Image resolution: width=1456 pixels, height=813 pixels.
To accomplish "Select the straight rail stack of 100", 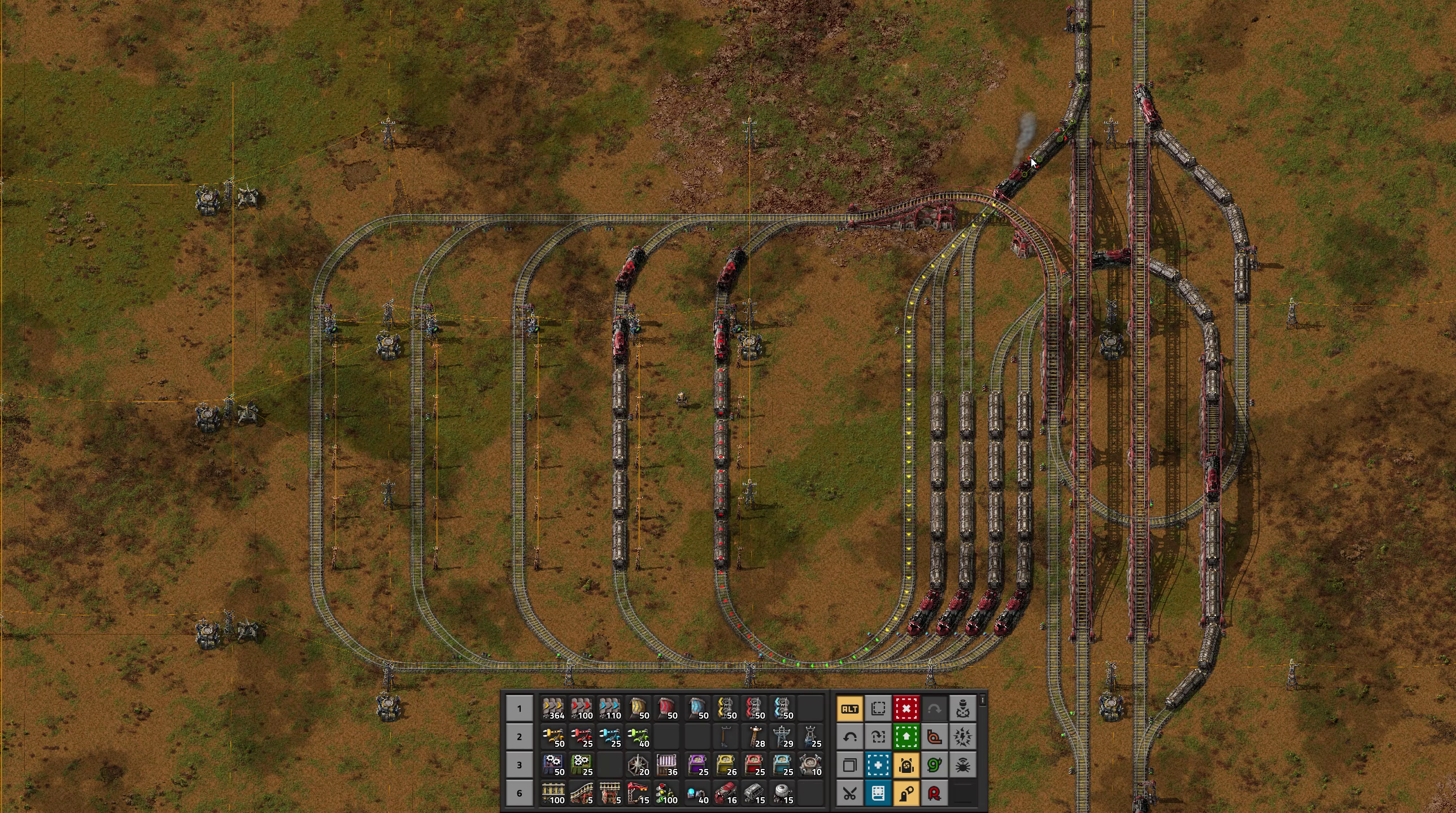I will [x=553, y=793].
